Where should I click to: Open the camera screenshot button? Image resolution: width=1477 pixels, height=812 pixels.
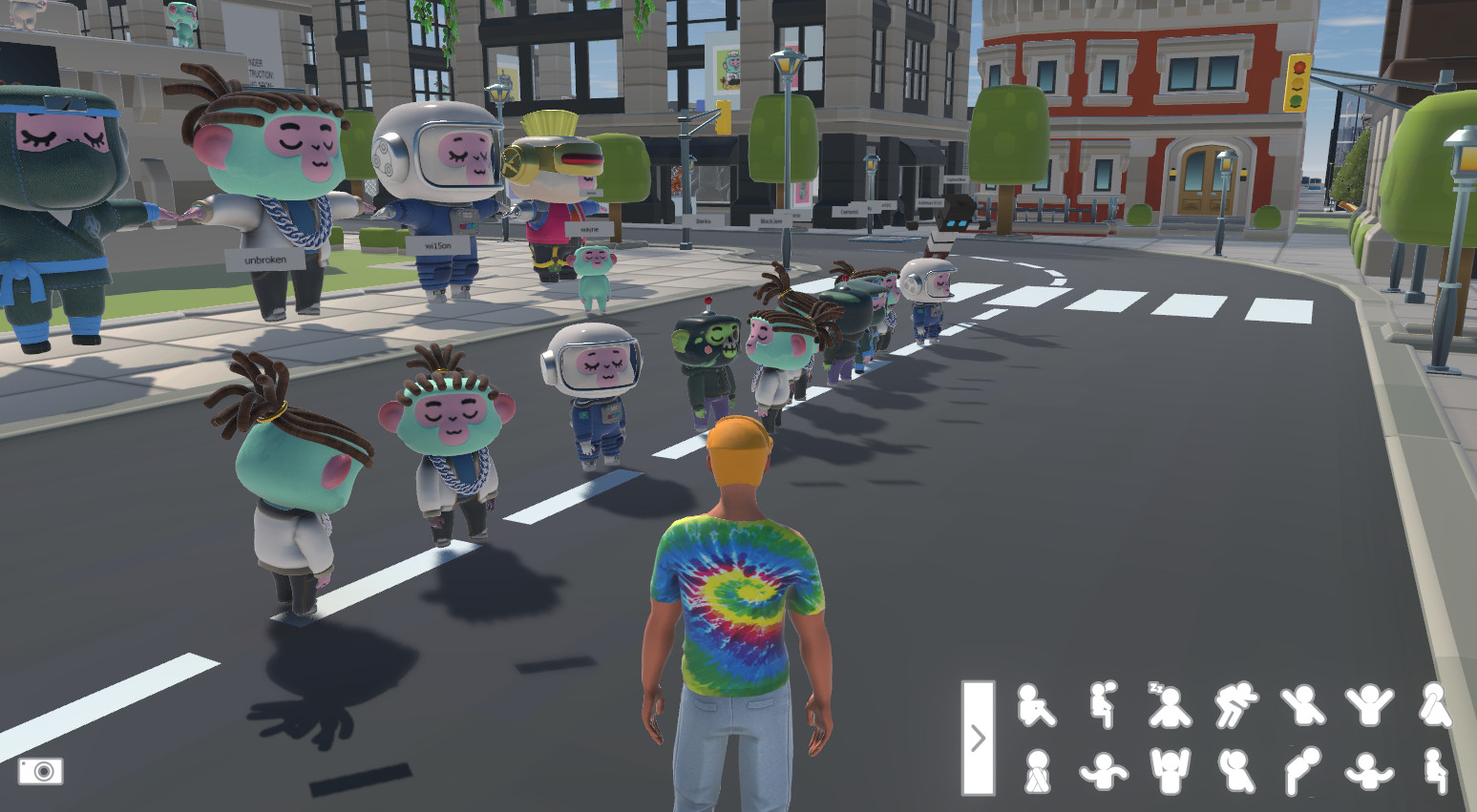click(x=41, y=771)
